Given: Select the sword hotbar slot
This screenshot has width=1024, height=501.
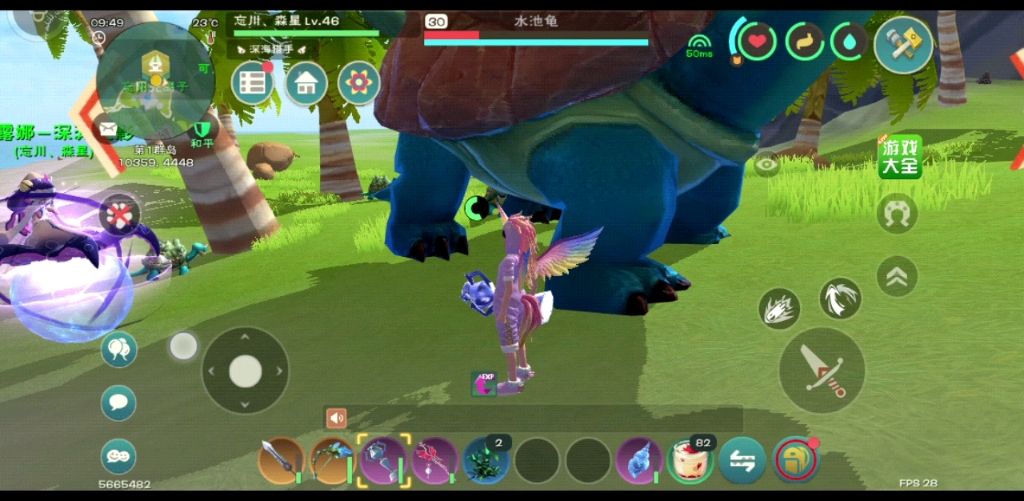Looking at the screenshot, I should [280, 460].
